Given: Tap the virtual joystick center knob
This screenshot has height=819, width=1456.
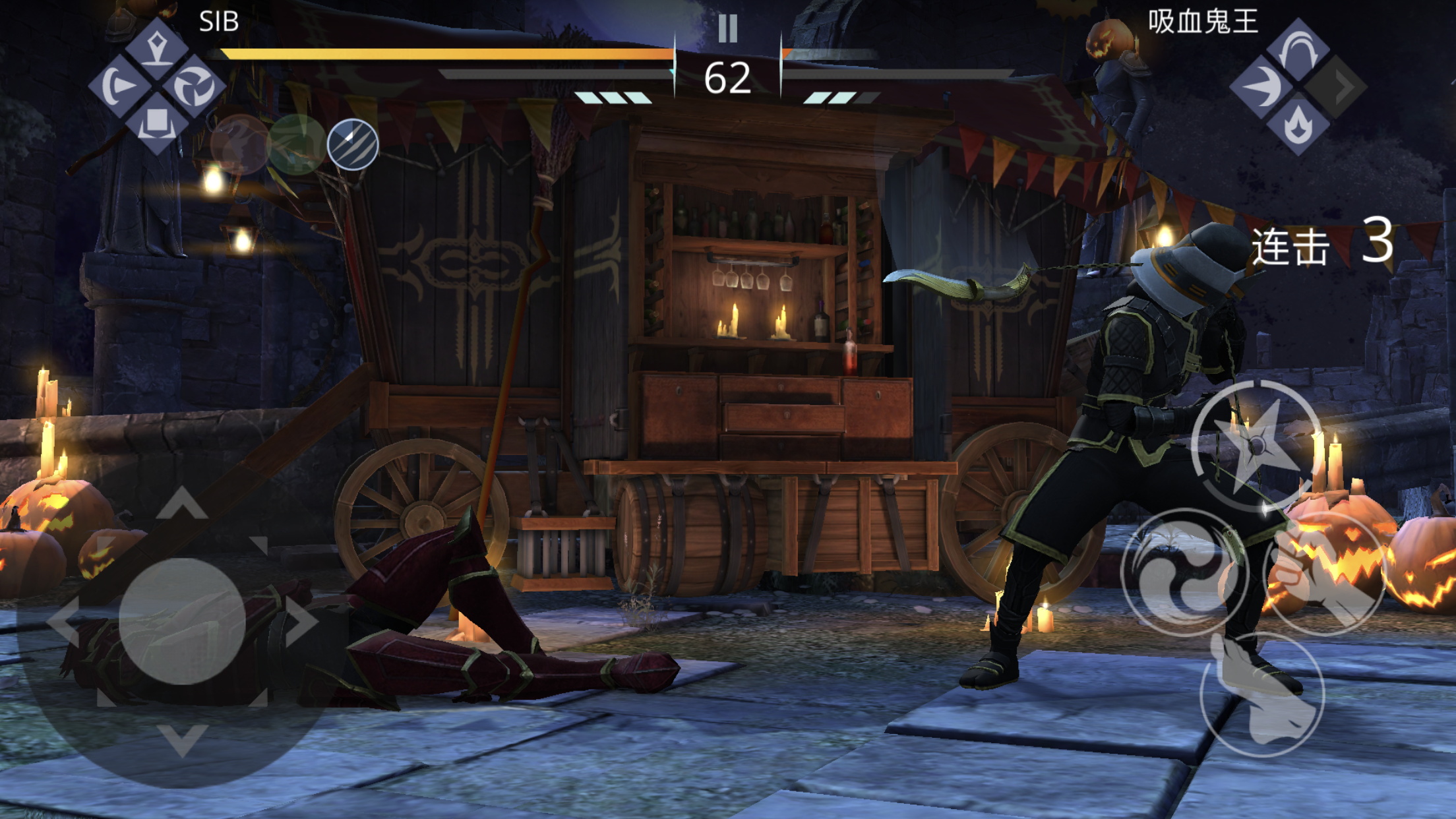Looking at the screenshot, I should point(182,621).
